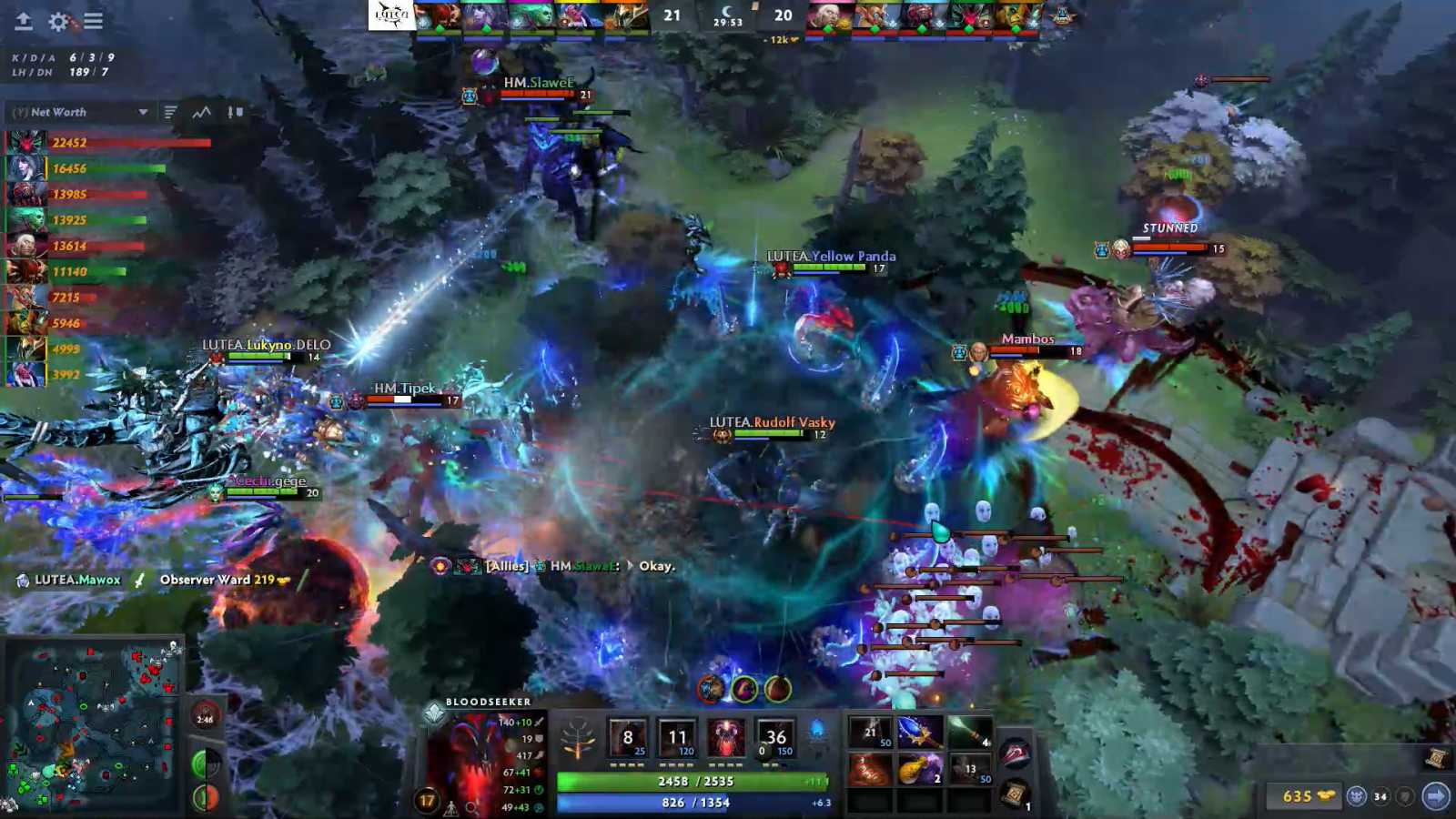
Task: Click the blue arrow button at bottom right
Action: point(1438,794)
